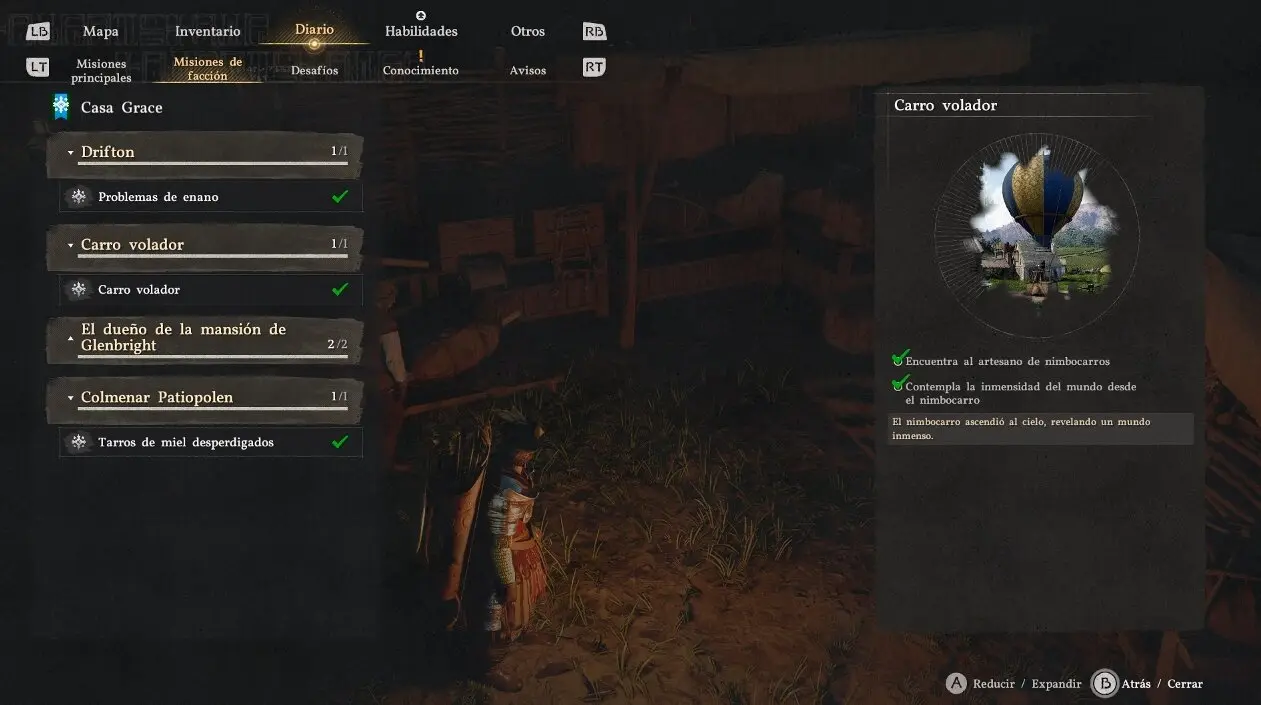
Task: Switch to the Conocimiento sub-tab
Action: [x=420, y=70]
